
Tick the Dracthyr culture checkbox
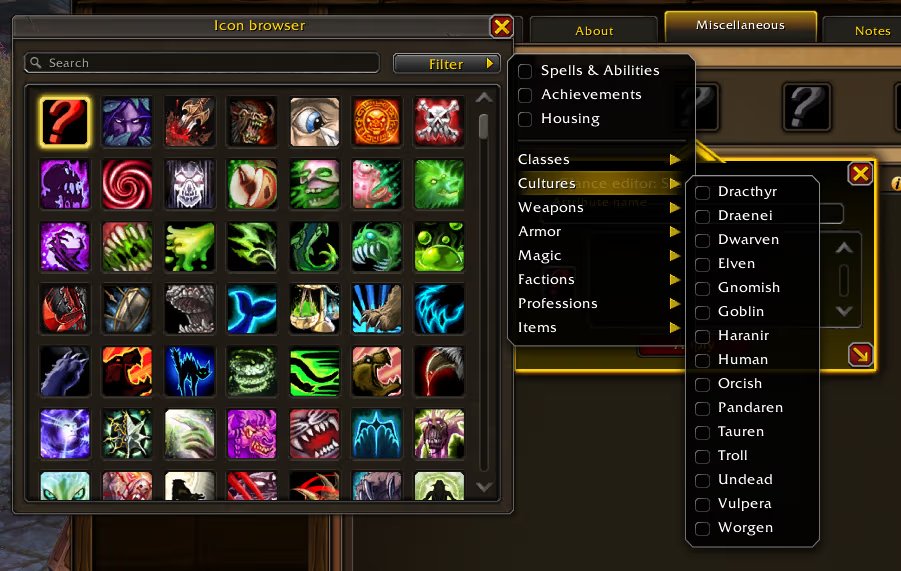point(703,192)
